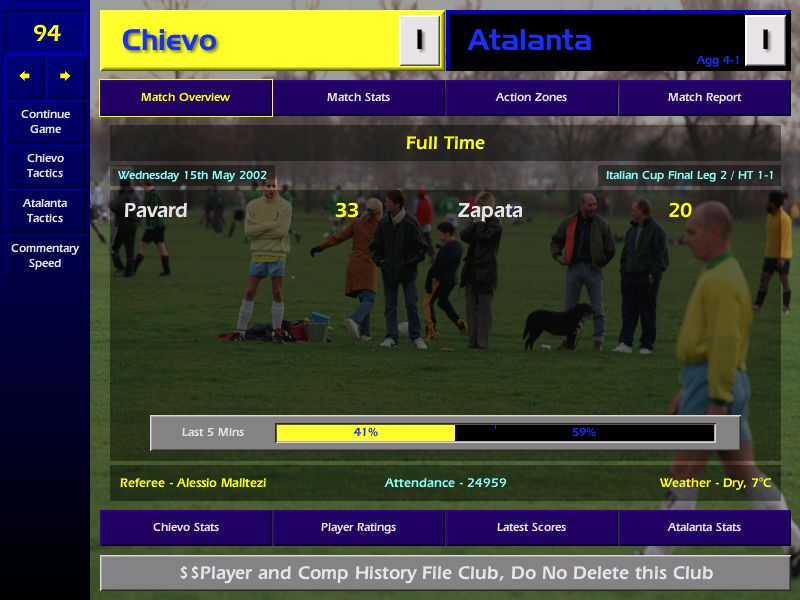Switch to the Match Stats tab

(358, 98)
